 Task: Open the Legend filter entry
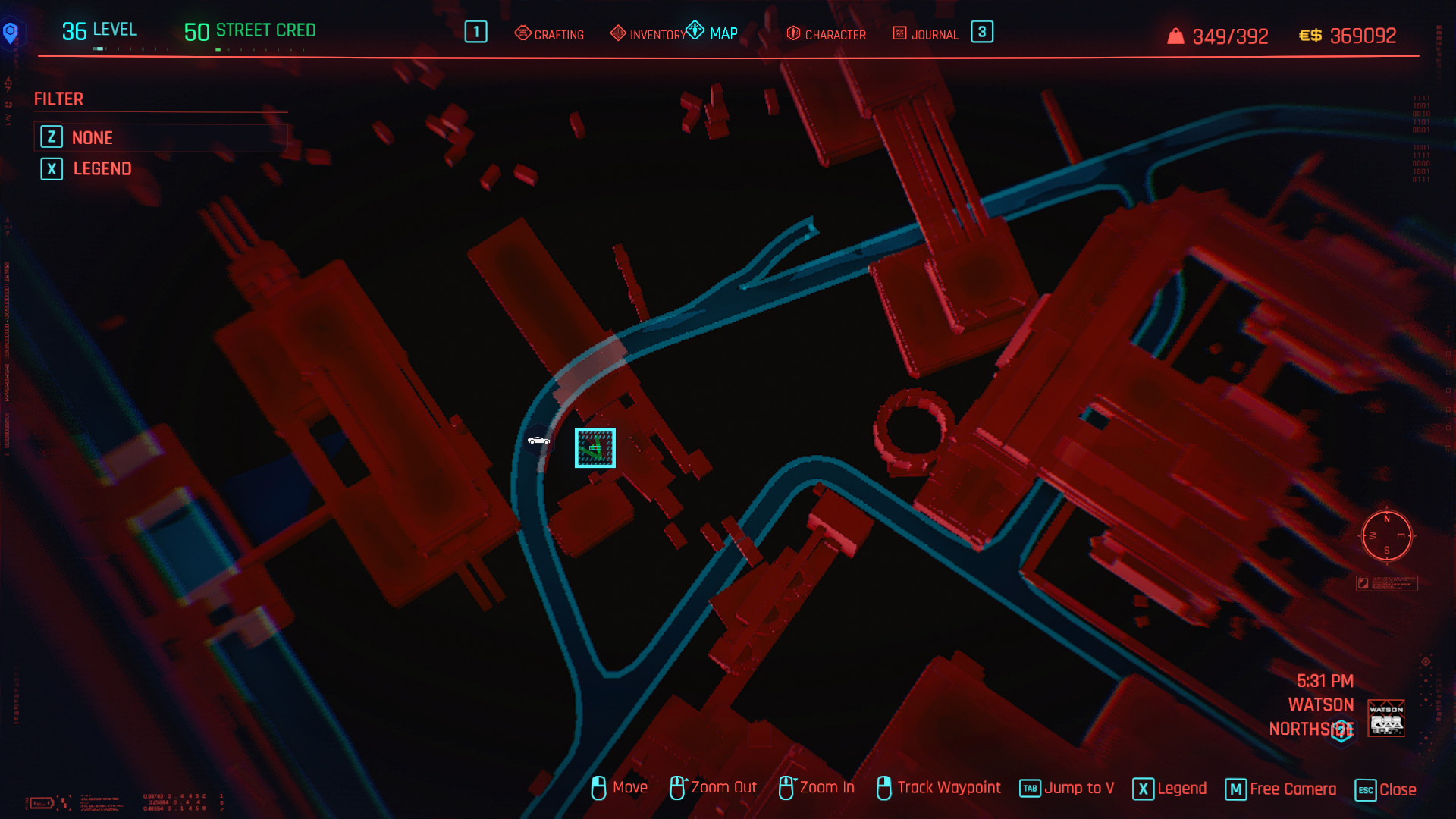point(102,168)
